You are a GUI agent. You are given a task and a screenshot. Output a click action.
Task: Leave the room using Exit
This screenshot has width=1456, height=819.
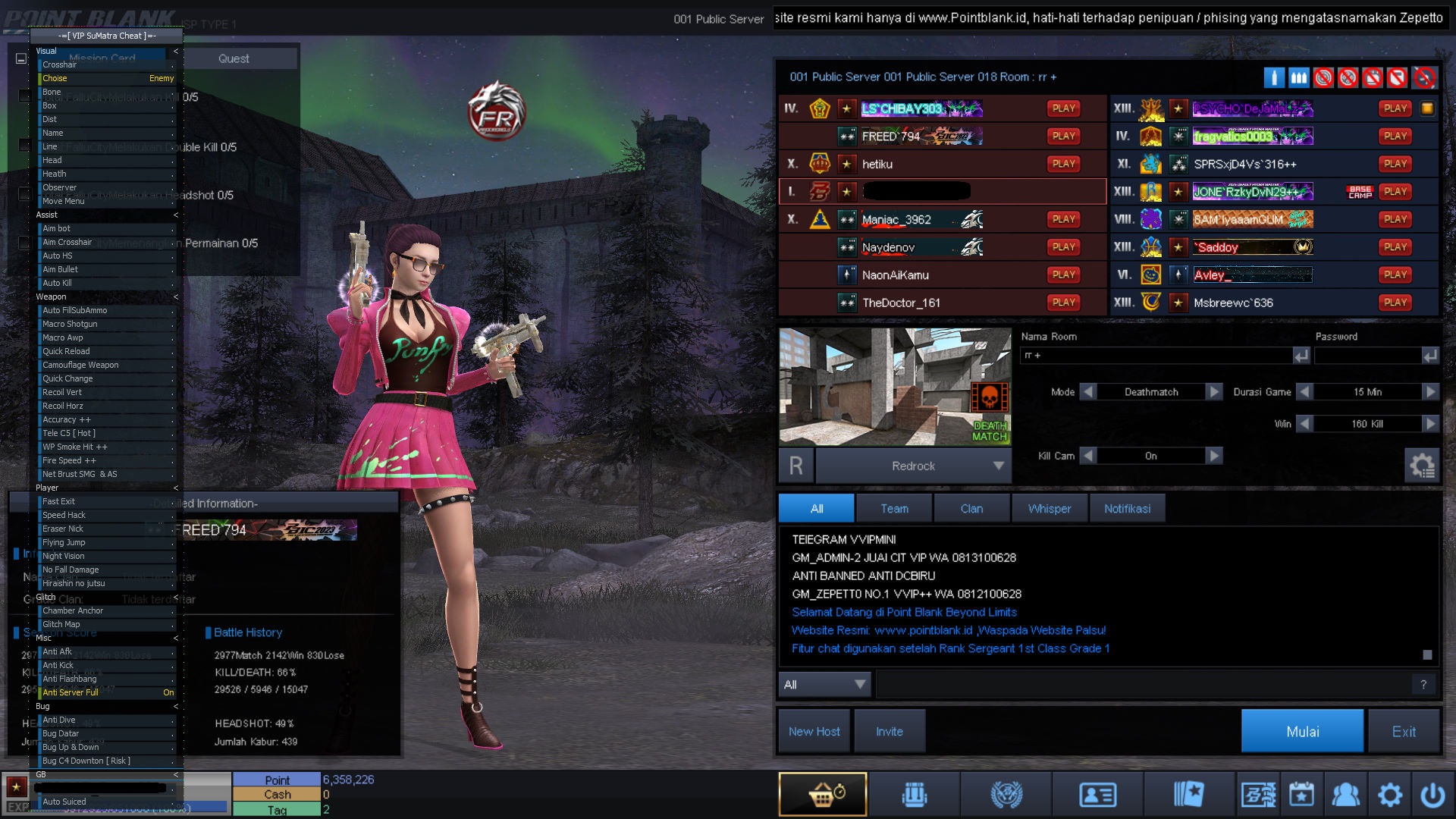coord(1403,731)
